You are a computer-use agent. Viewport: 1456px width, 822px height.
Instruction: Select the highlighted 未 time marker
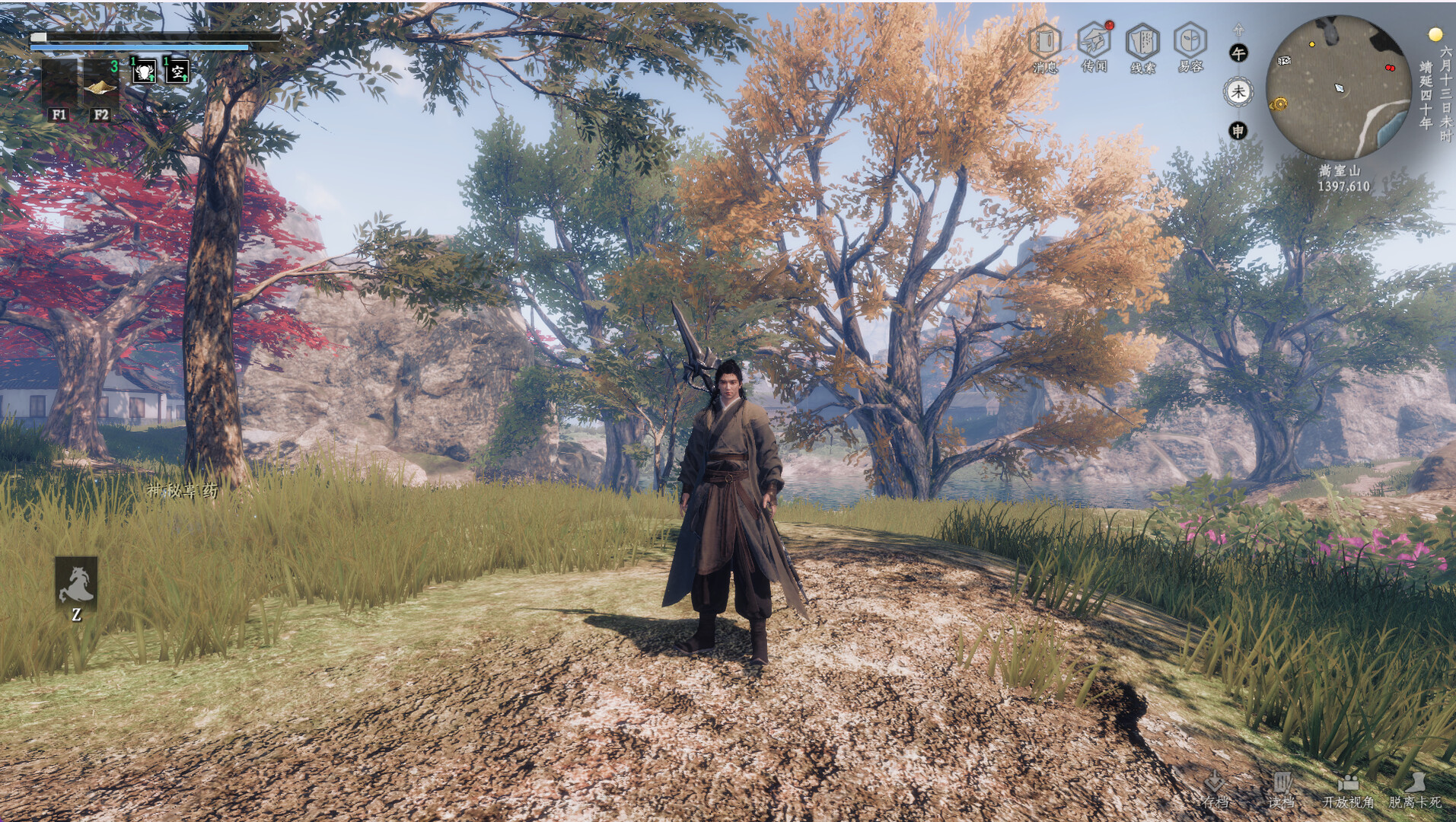click(1241, 91)
